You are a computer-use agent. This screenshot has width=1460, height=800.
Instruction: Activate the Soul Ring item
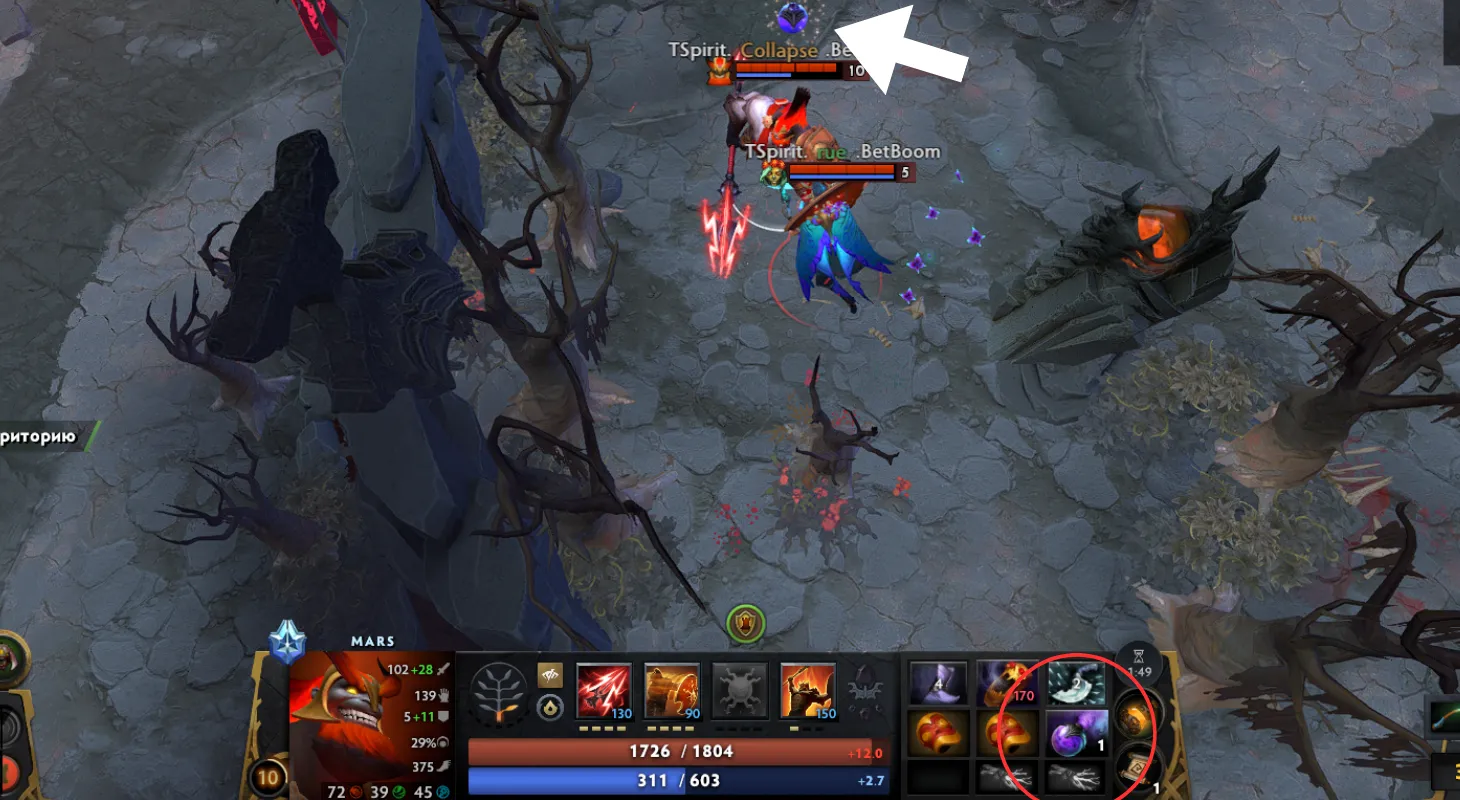(1007, 683)
